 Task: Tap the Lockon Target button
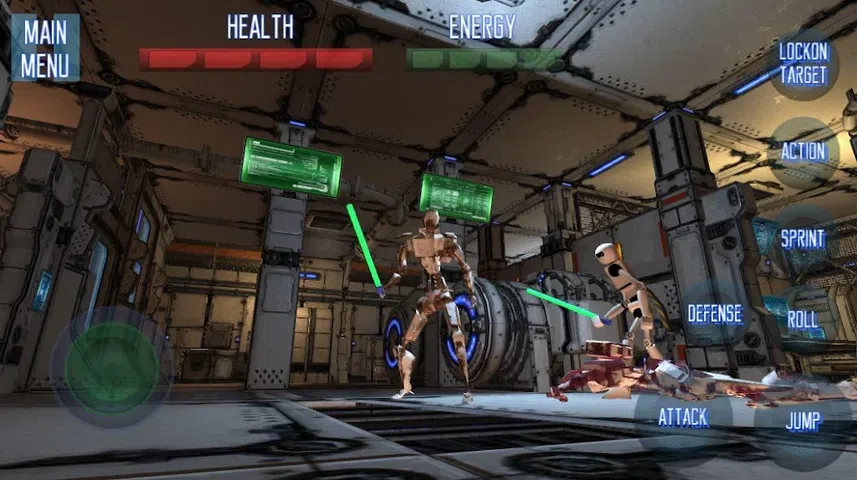click(x=803, y=64)
